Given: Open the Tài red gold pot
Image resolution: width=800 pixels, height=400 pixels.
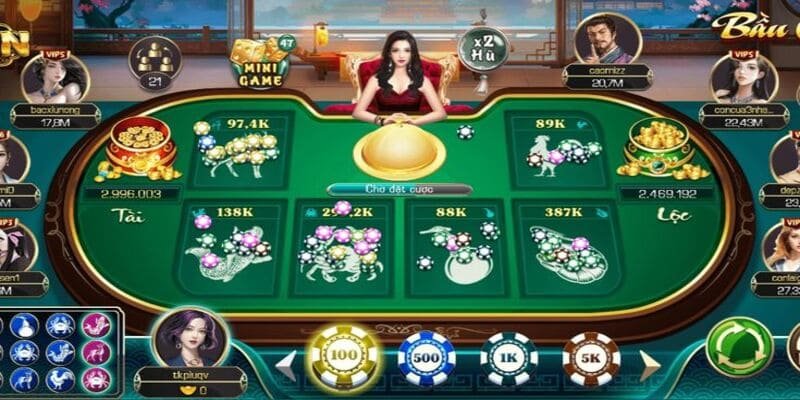Looking at the screenshot, I should point(140,148).
